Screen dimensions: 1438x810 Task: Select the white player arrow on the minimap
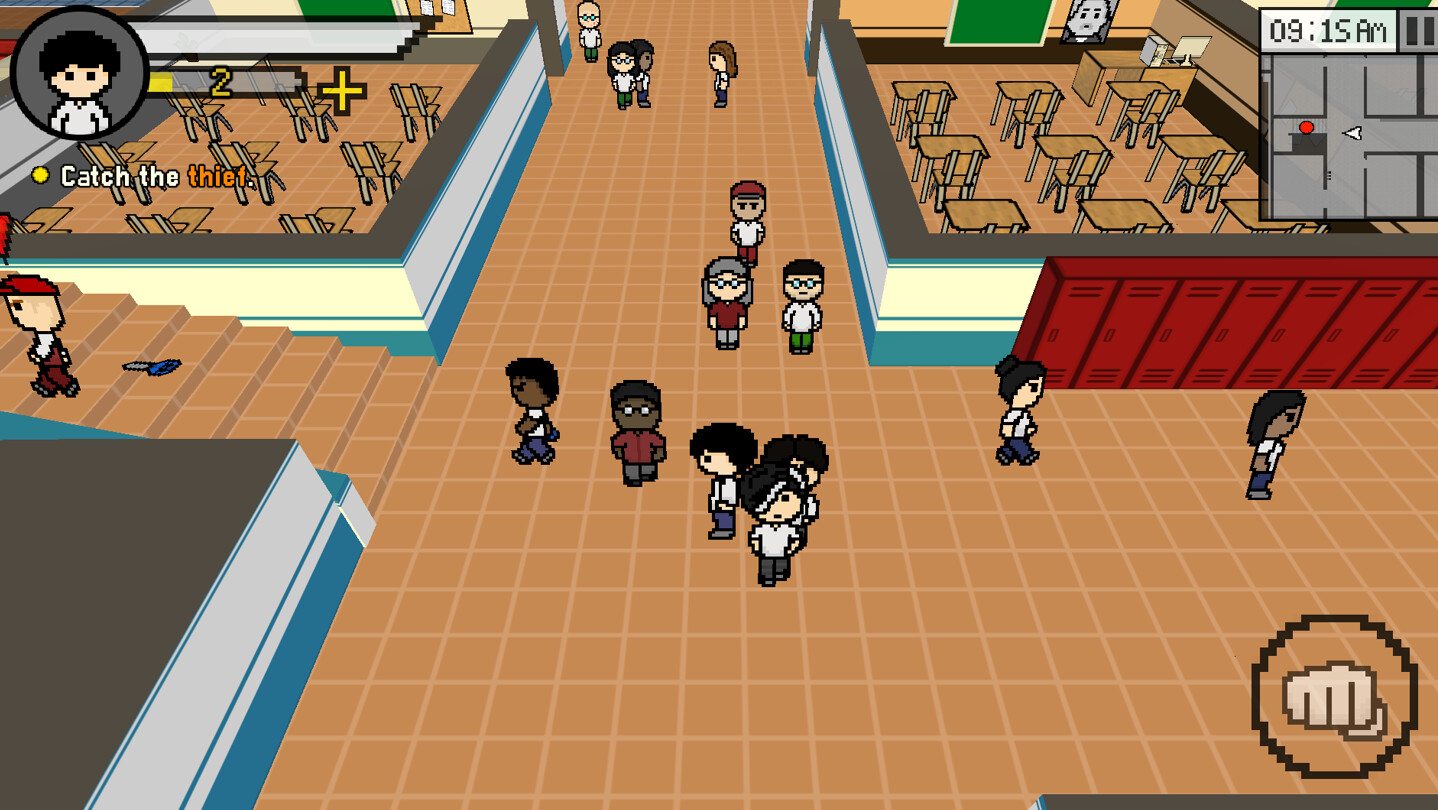(x=1354, y=131)
